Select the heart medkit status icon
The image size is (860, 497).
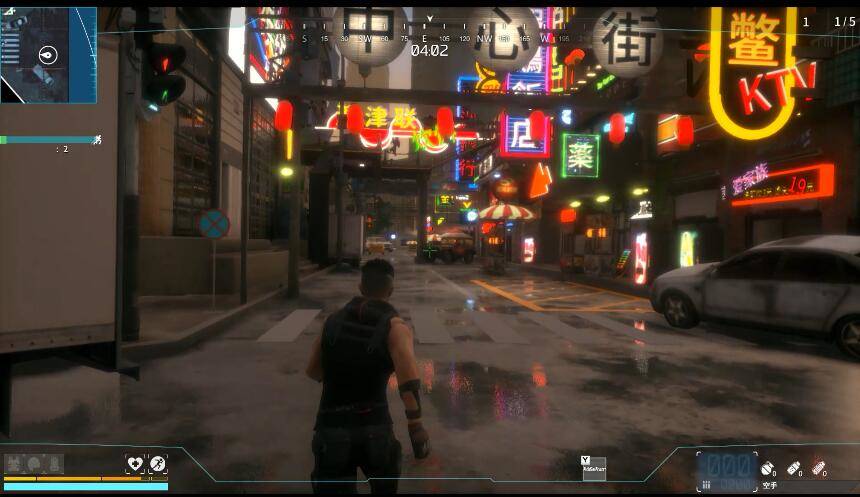click(135, 464)
